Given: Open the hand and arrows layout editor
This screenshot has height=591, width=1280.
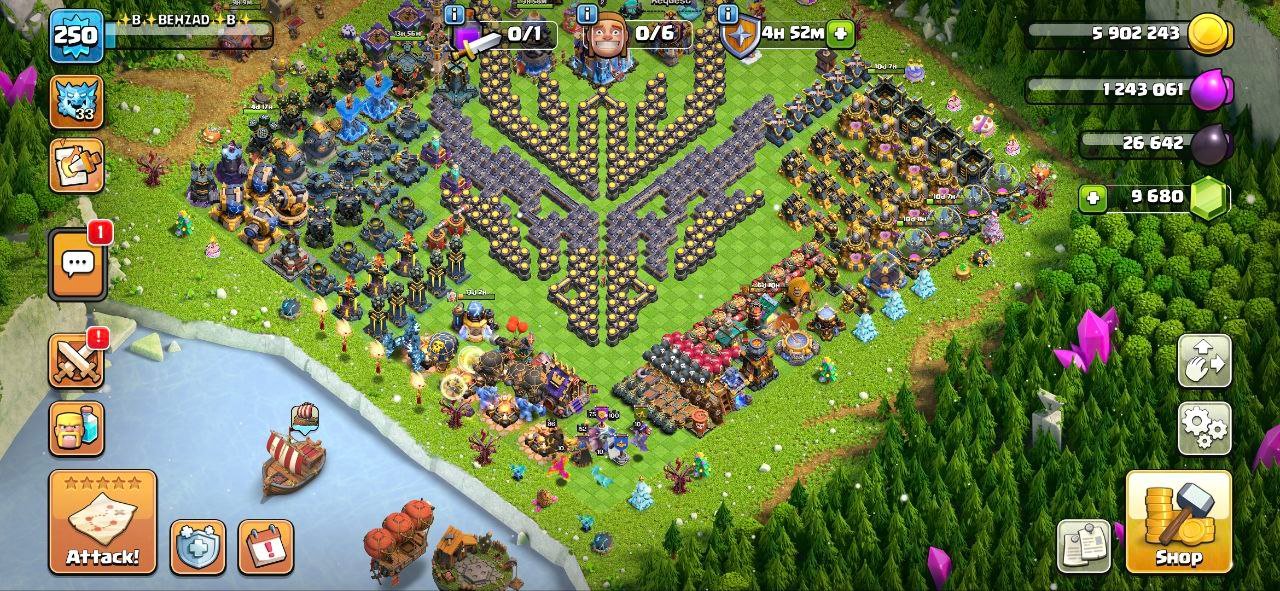Looking at the screenshot, I should 1204,360.
